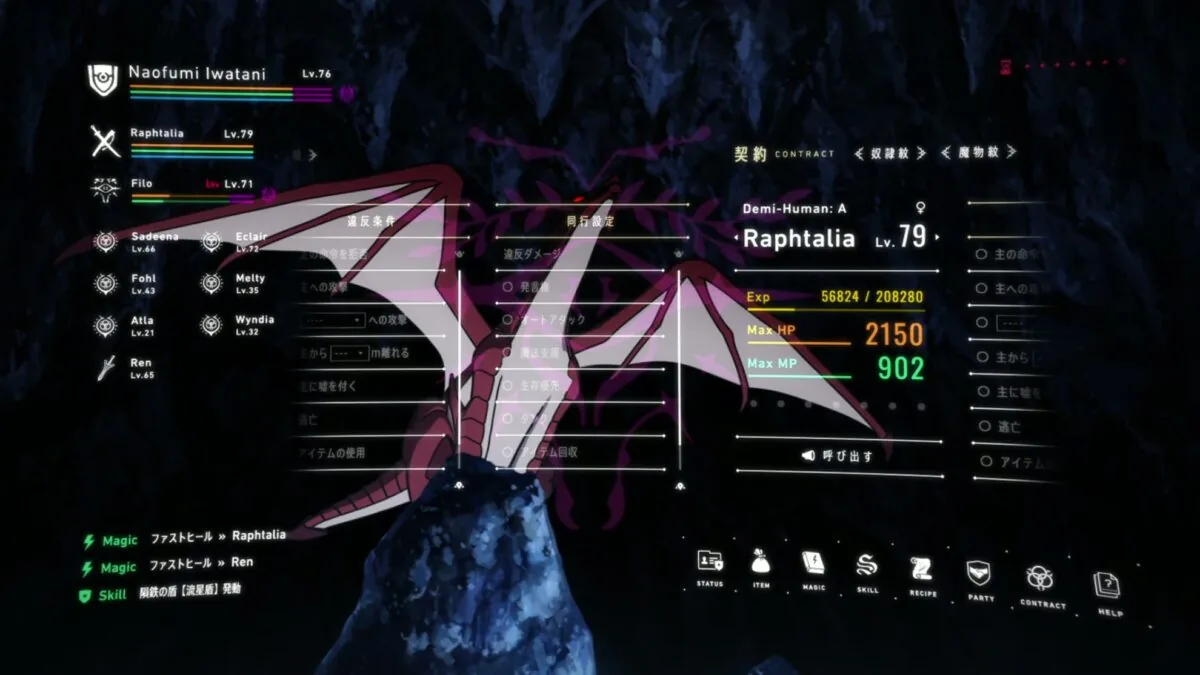Select Melty from the party list

coord(249,279)
